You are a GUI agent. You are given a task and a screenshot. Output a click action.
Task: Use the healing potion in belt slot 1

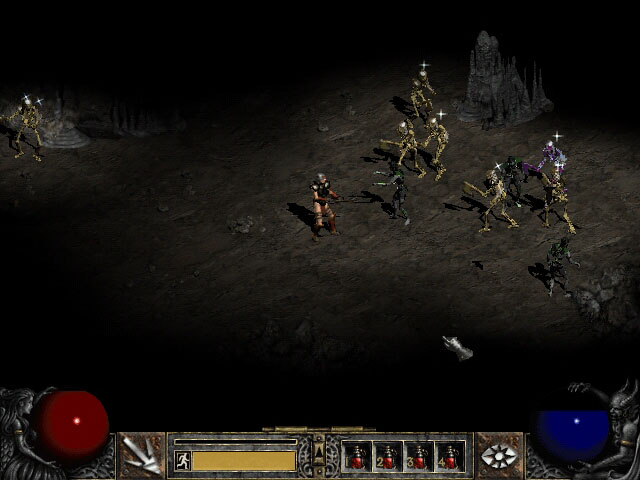point(357,456)
